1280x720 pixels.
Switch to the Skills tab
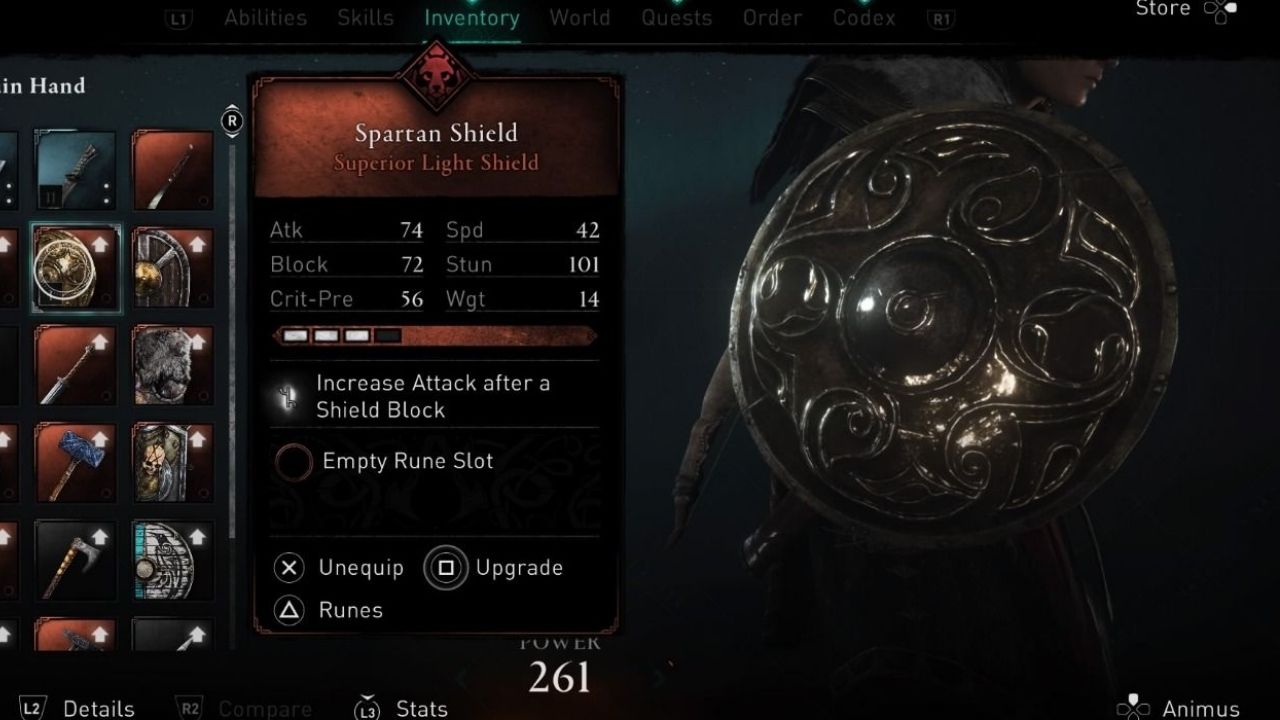pyautogui.click(x=365, y=17)
